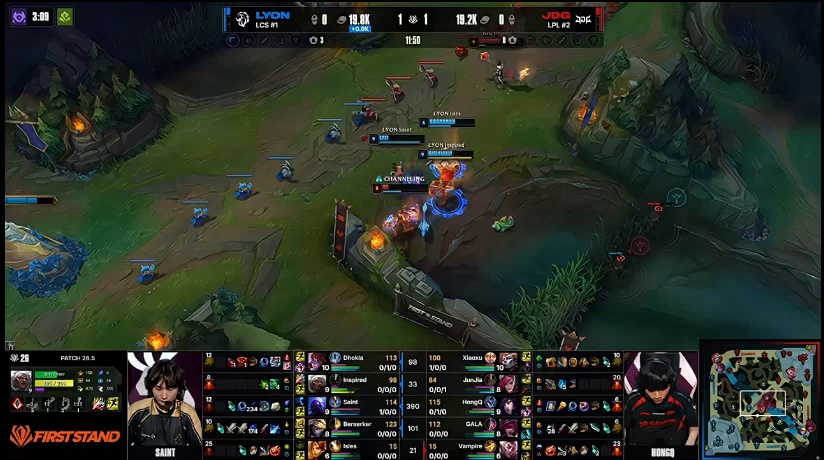Viewport: 824px width, 460px height.
Task: Open the SAINT player camera feed
Action: pos(164,402)
